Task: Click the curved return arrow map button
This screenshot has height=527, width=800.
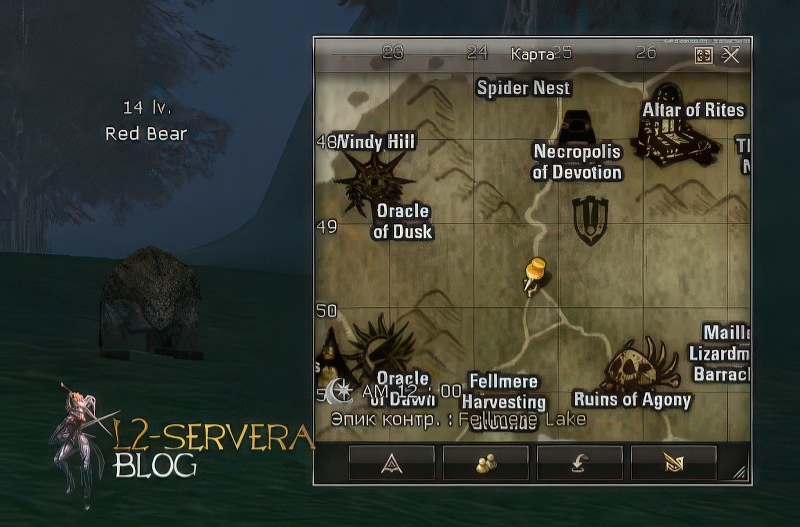Action: point(579,462)
